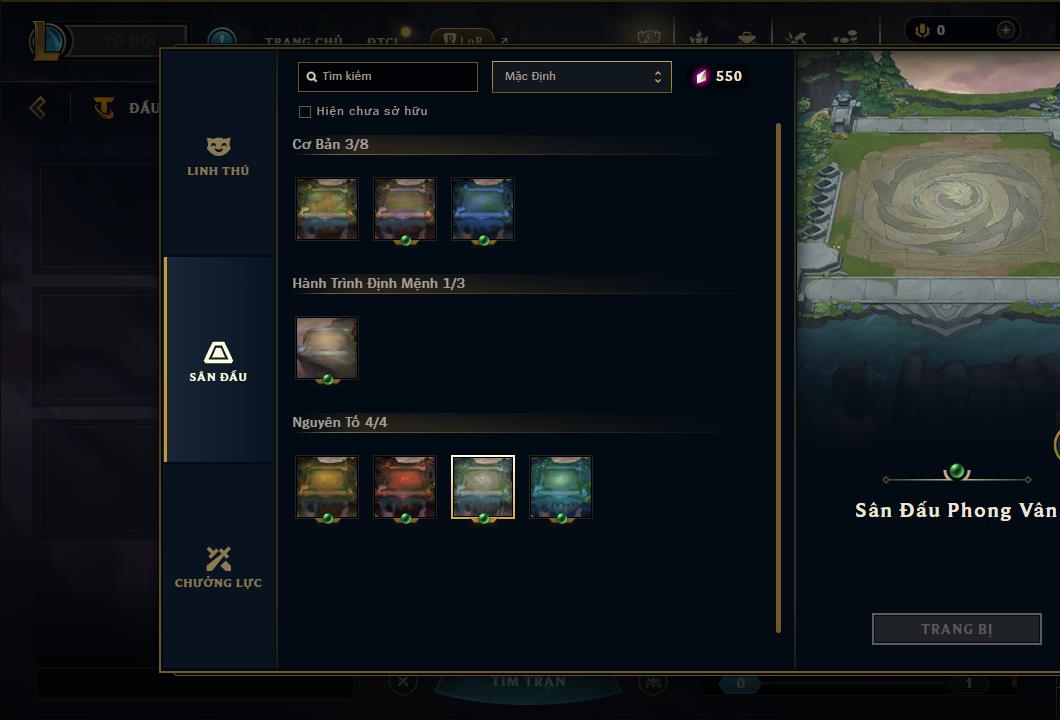Screen dimensions: 1060x720
Task: Go back with the left arrow
Action: (x=38, y=107)
